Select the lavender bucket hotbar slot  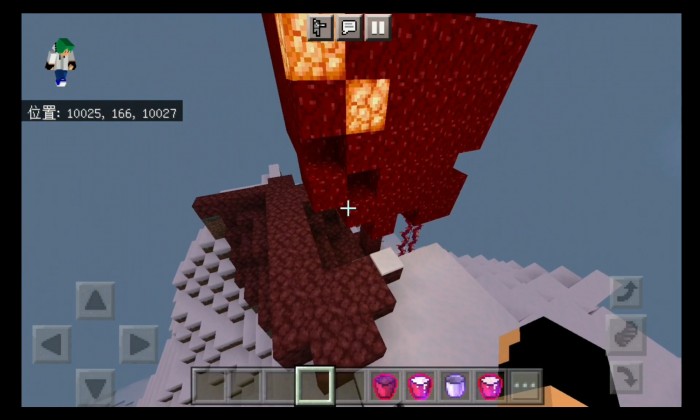tap(455, 385)
